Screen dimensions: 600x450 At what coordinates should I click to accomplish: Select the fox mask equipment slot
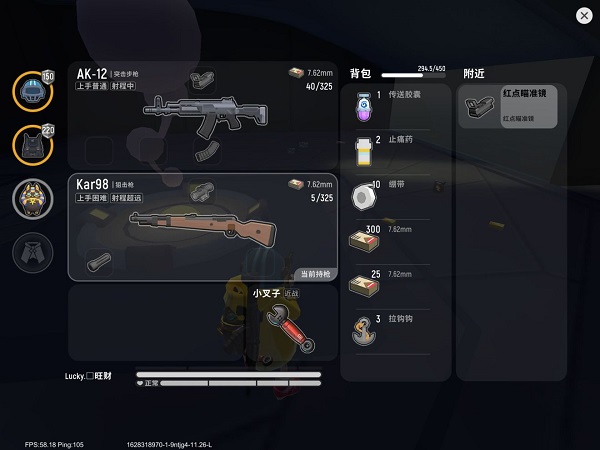coord(33,198)
